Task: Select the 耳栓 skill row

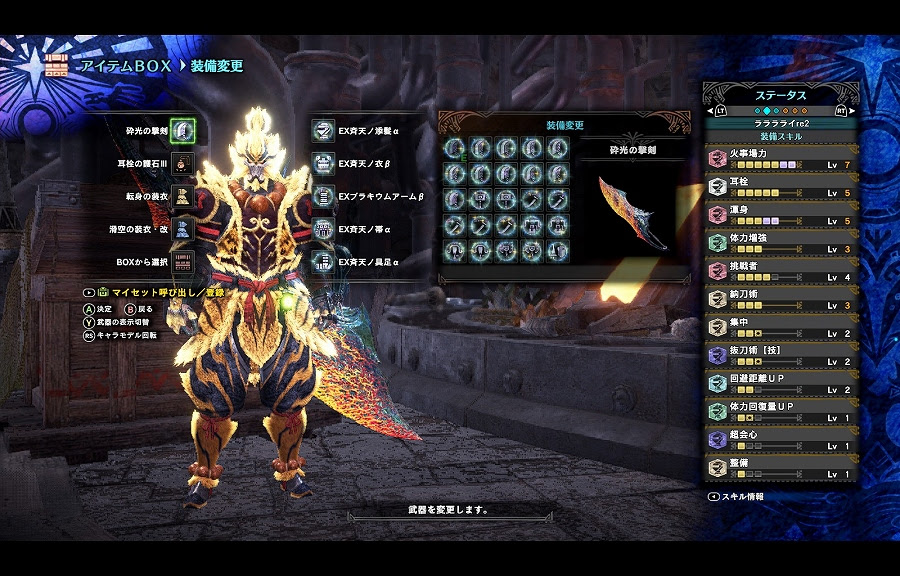Action: [x=781, y=186]
